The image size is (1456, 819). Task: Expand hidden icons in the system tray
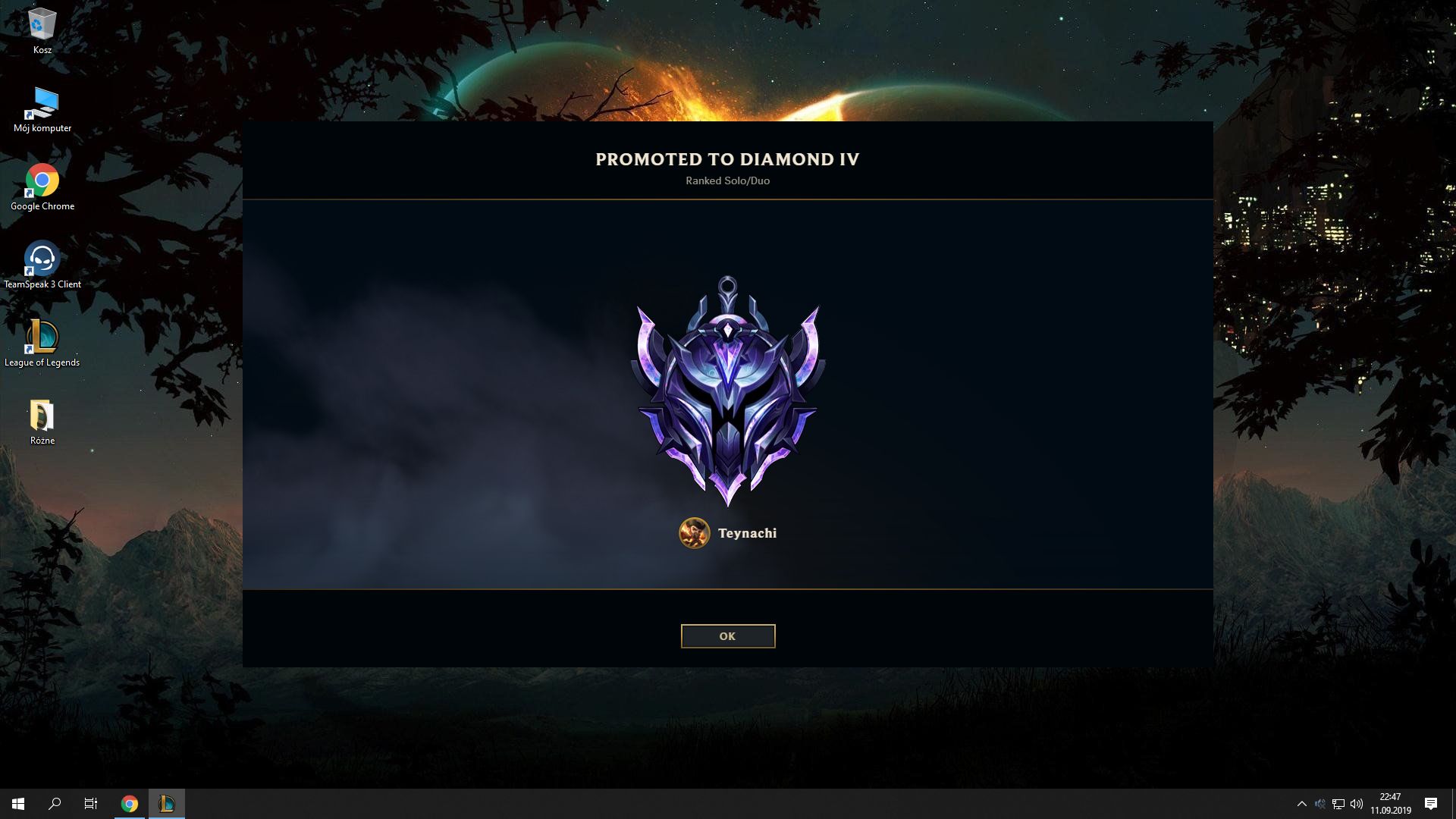[x=1302, y=804]
